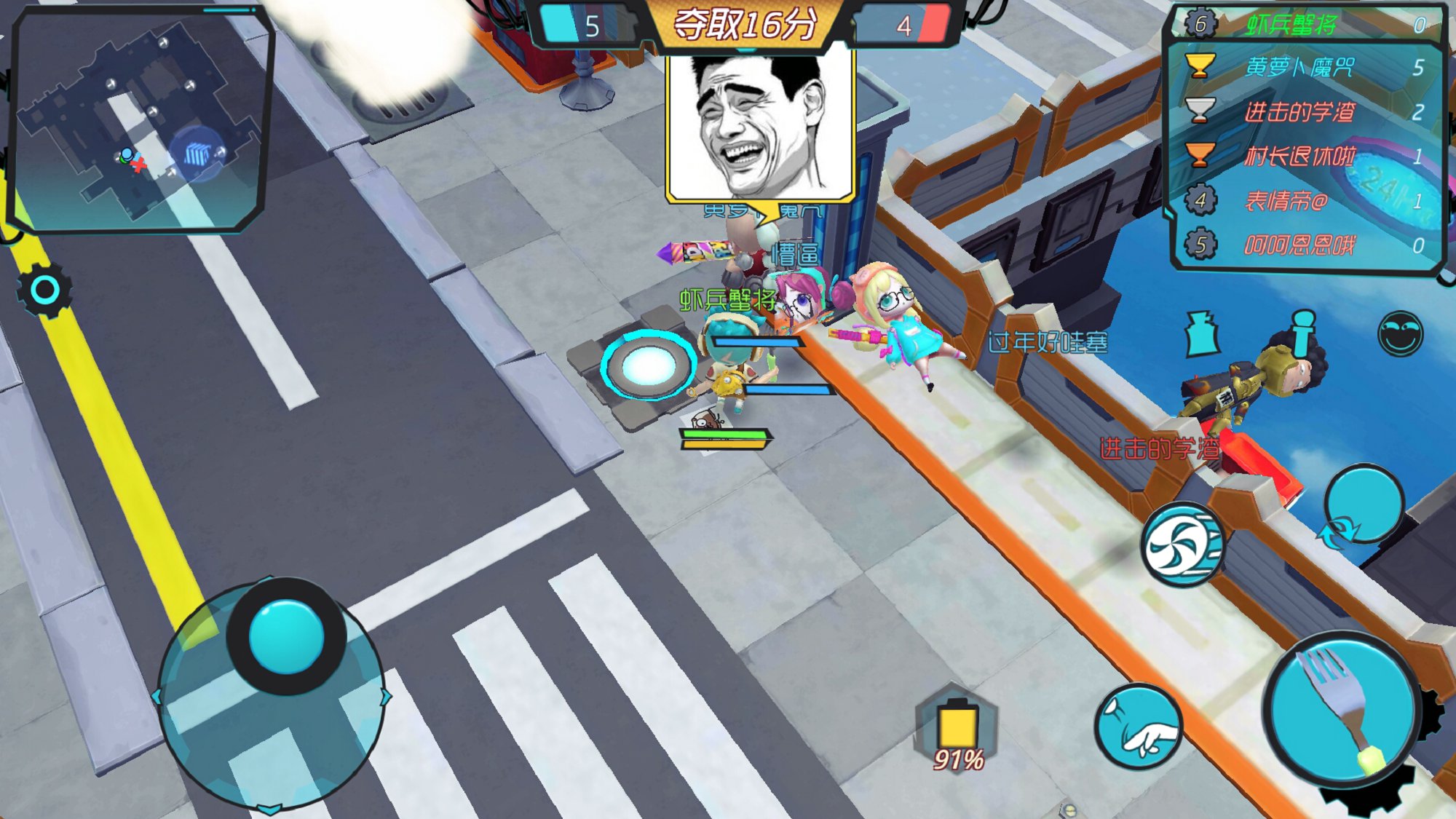
Task: Tap the minimap panel
Action: pos(140,120)
